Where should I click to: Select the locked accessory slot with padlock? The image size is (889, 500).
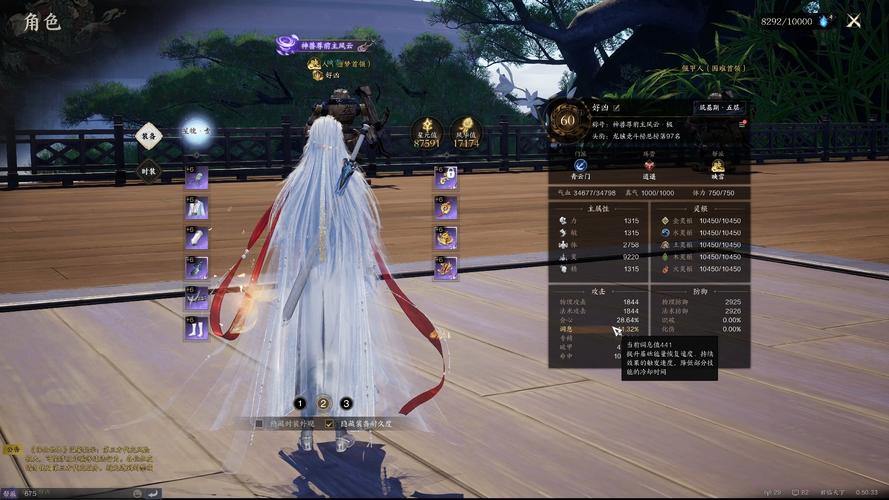[446, 178]
